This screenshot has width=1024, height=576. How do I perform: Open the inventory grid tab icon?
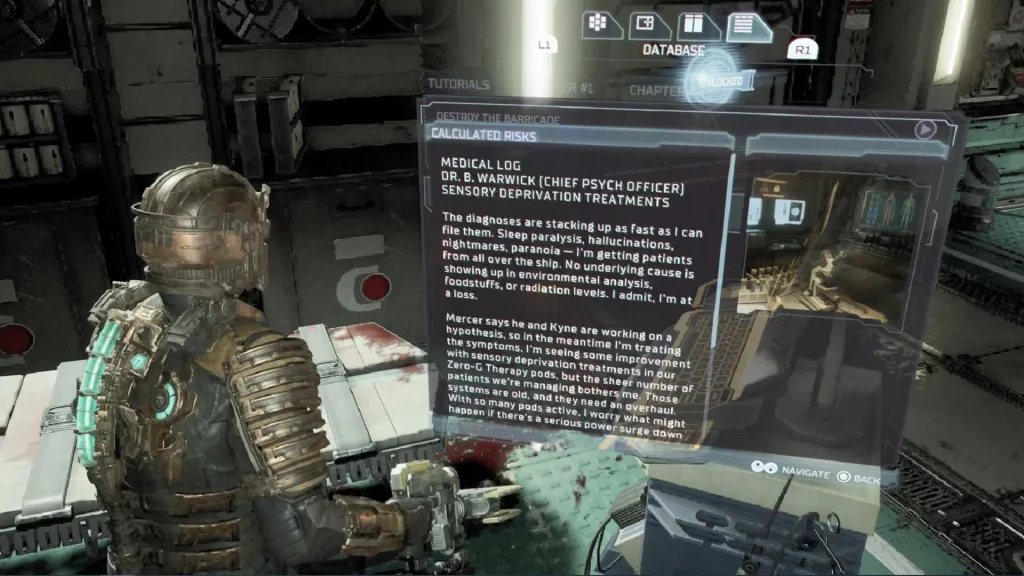pyautogui.click(x=597, y=24)
